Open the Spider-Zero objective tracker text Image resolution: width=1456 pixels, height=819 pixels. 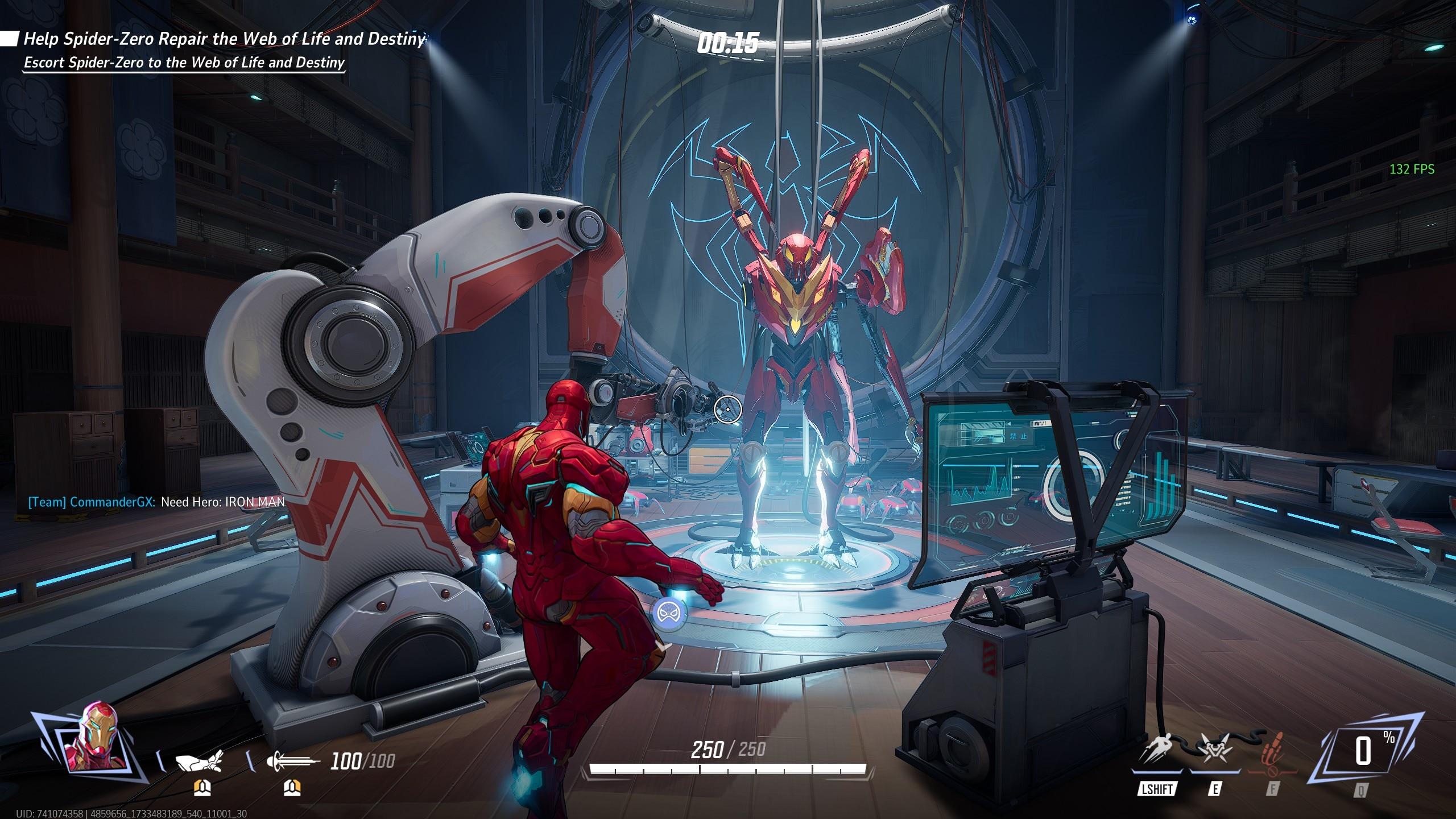(x=224, y=39)
